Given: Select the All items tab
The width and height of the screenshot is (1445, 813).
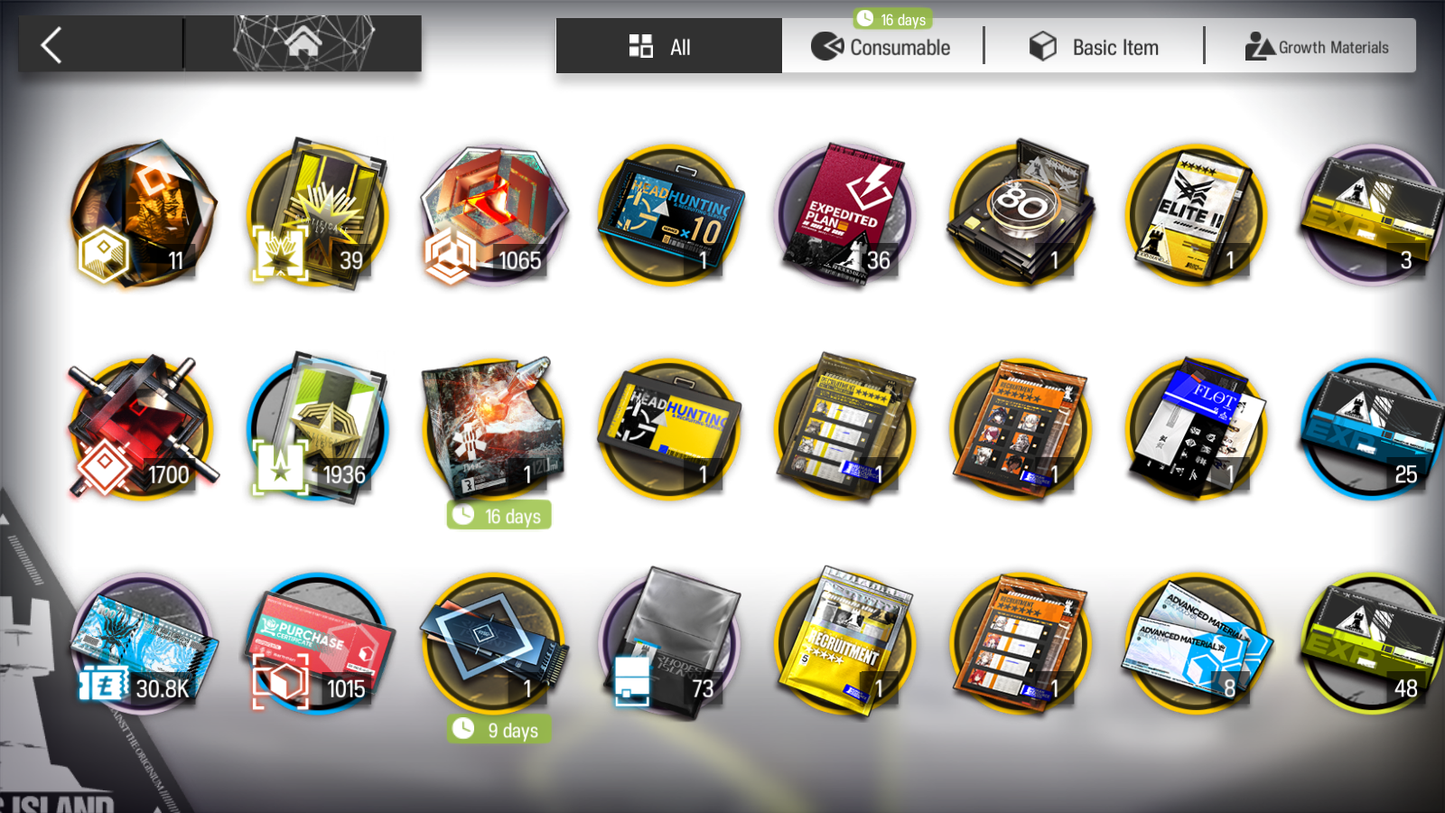Looking at the screenshot, I should pyautogui.click(x=668, y=47).
